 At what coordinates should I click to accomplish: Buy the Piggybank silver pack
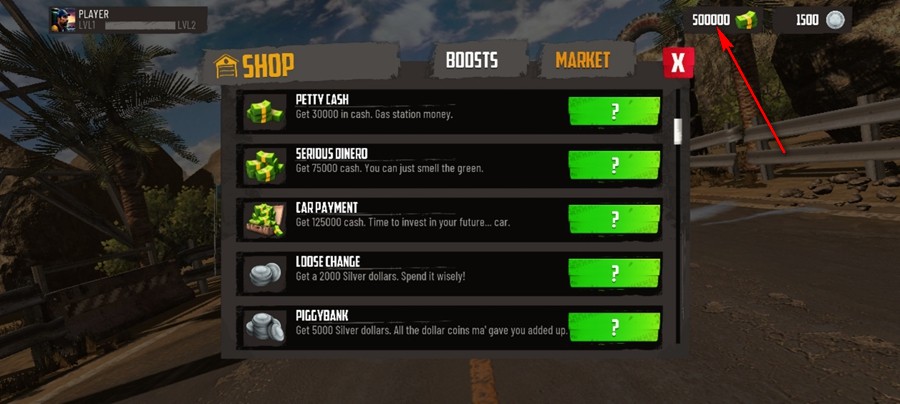tap(614, 326)
